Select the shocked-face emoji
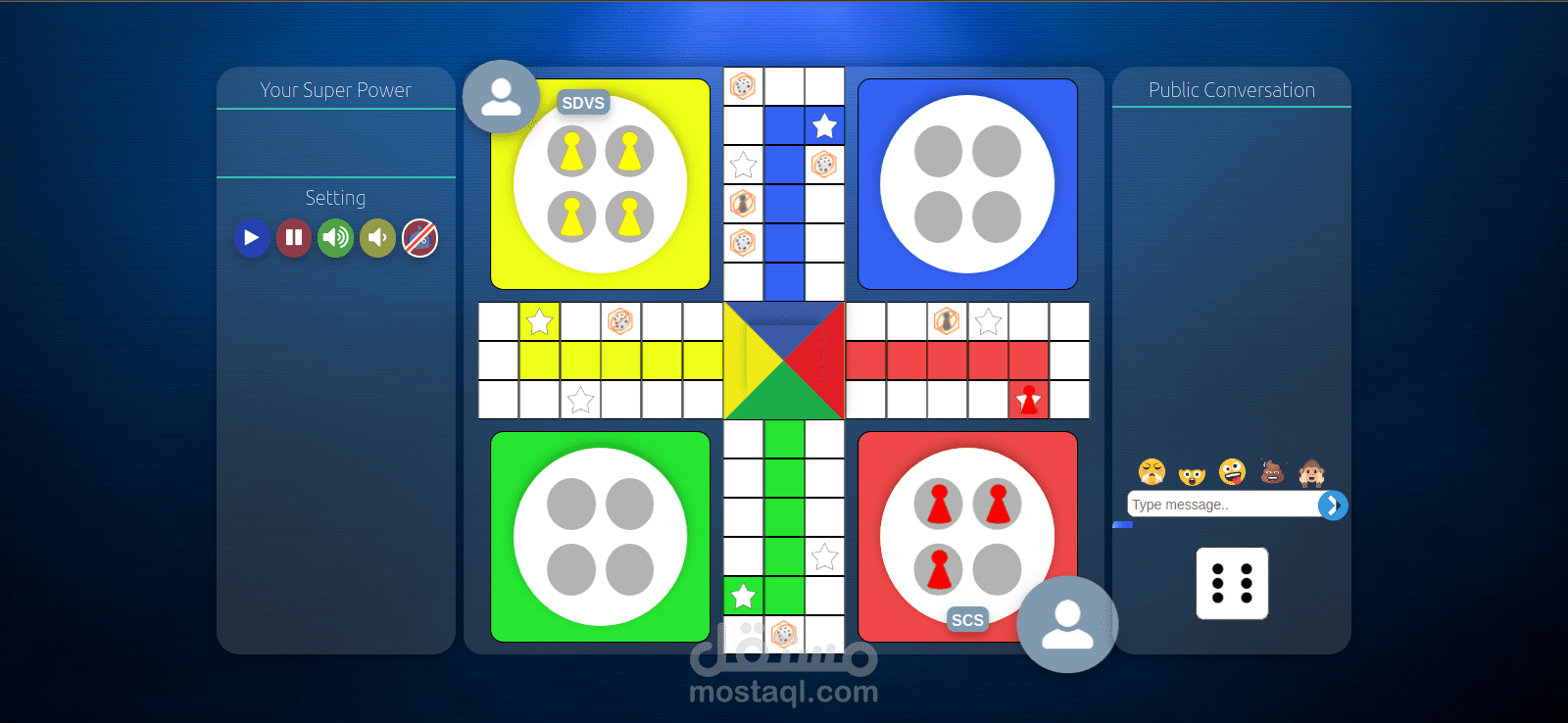Screen dimensions: 1568x723 click(x=1192, y=476)
